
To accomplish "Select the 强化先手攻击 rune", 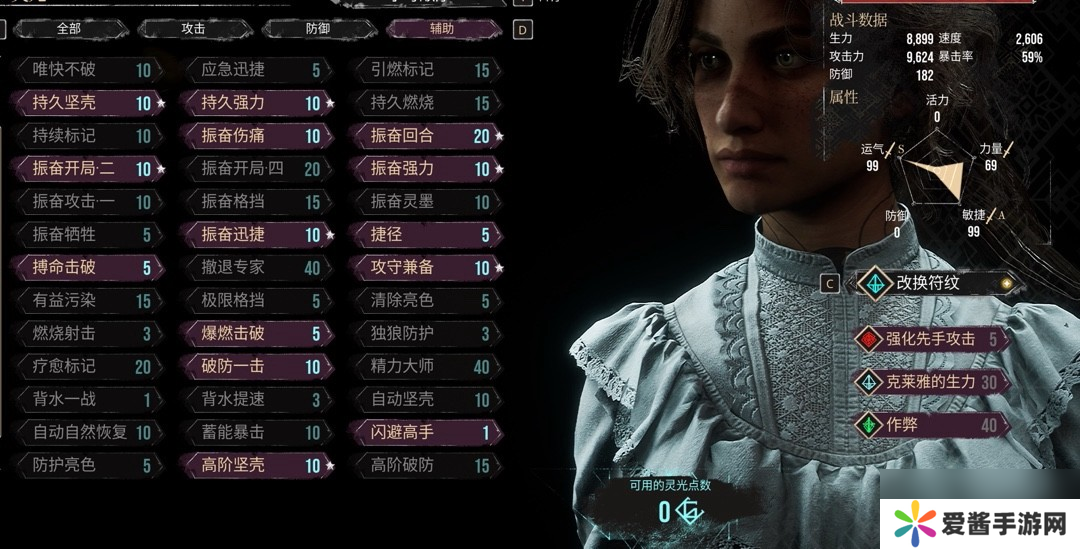I will (x=930, y=338).
